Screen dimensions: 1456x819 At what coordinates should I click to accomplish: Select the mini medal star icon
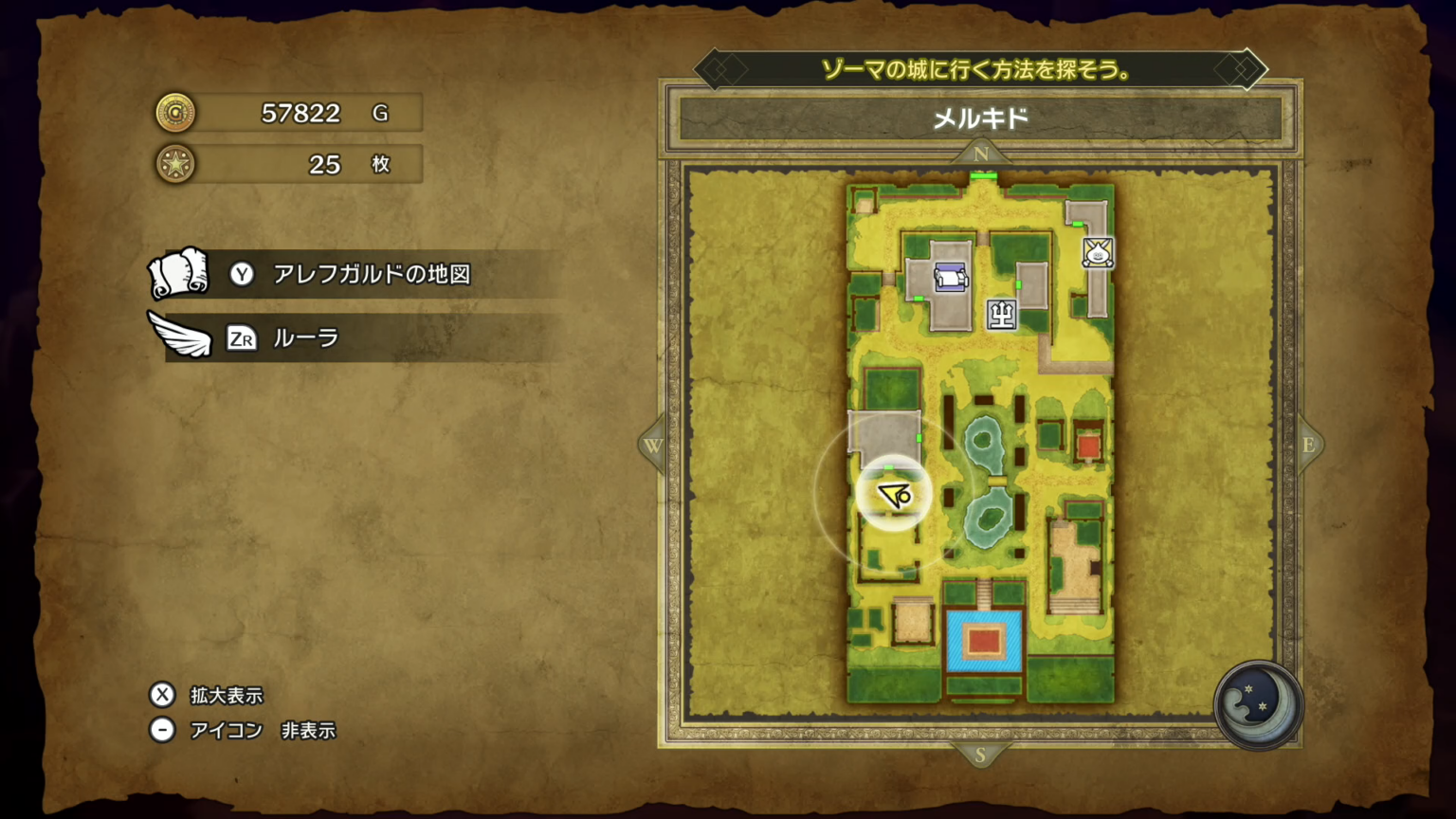175,163
